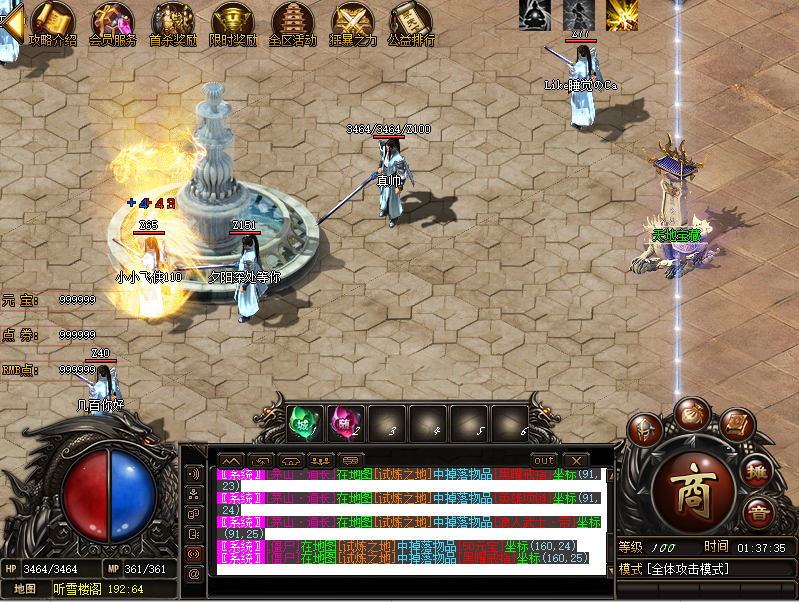This screenshot has height=602, width=799.
Task: Use the green 城 stone in hotbar slot 1
Action: tap(303, 424)
